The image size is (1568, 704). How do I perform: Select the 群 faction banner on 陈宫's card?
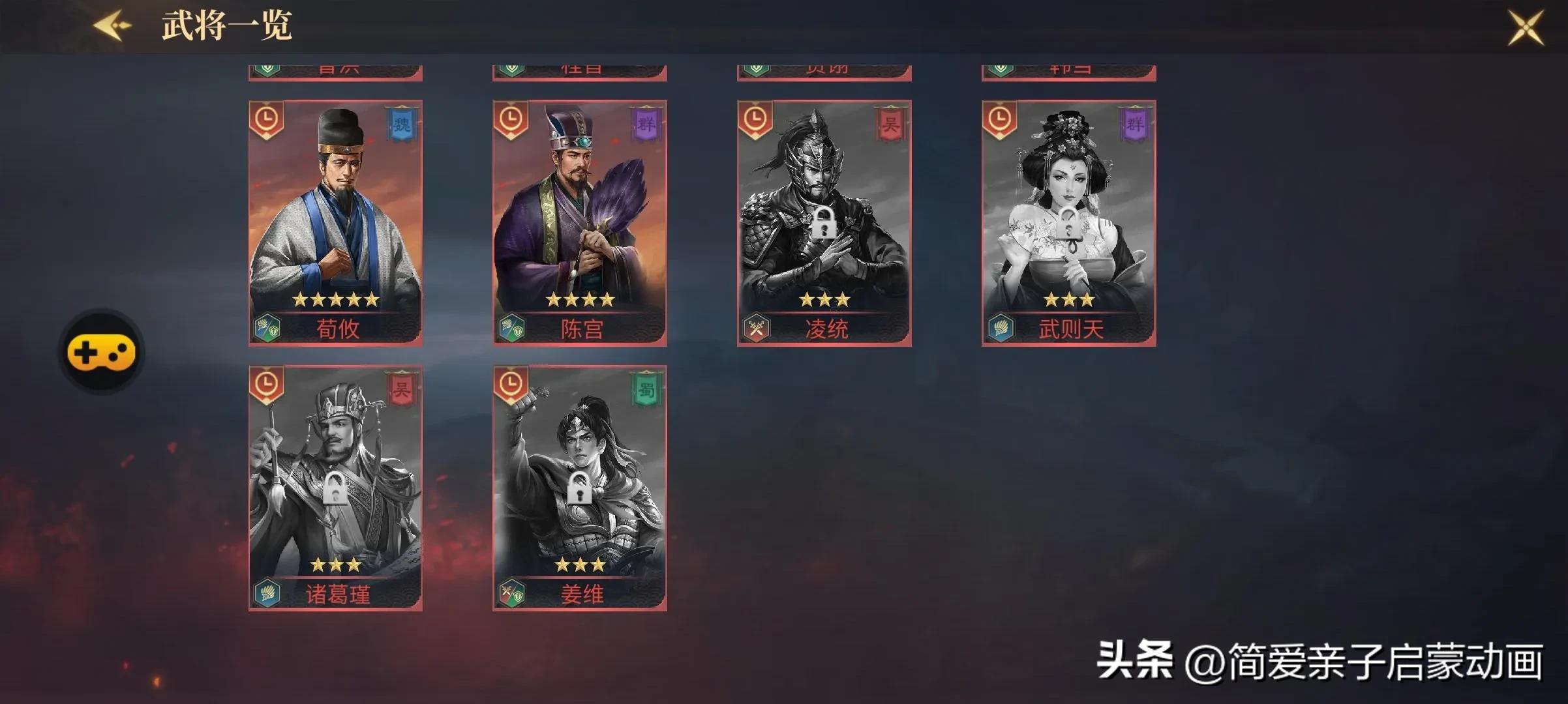click(x=648, y=124)
